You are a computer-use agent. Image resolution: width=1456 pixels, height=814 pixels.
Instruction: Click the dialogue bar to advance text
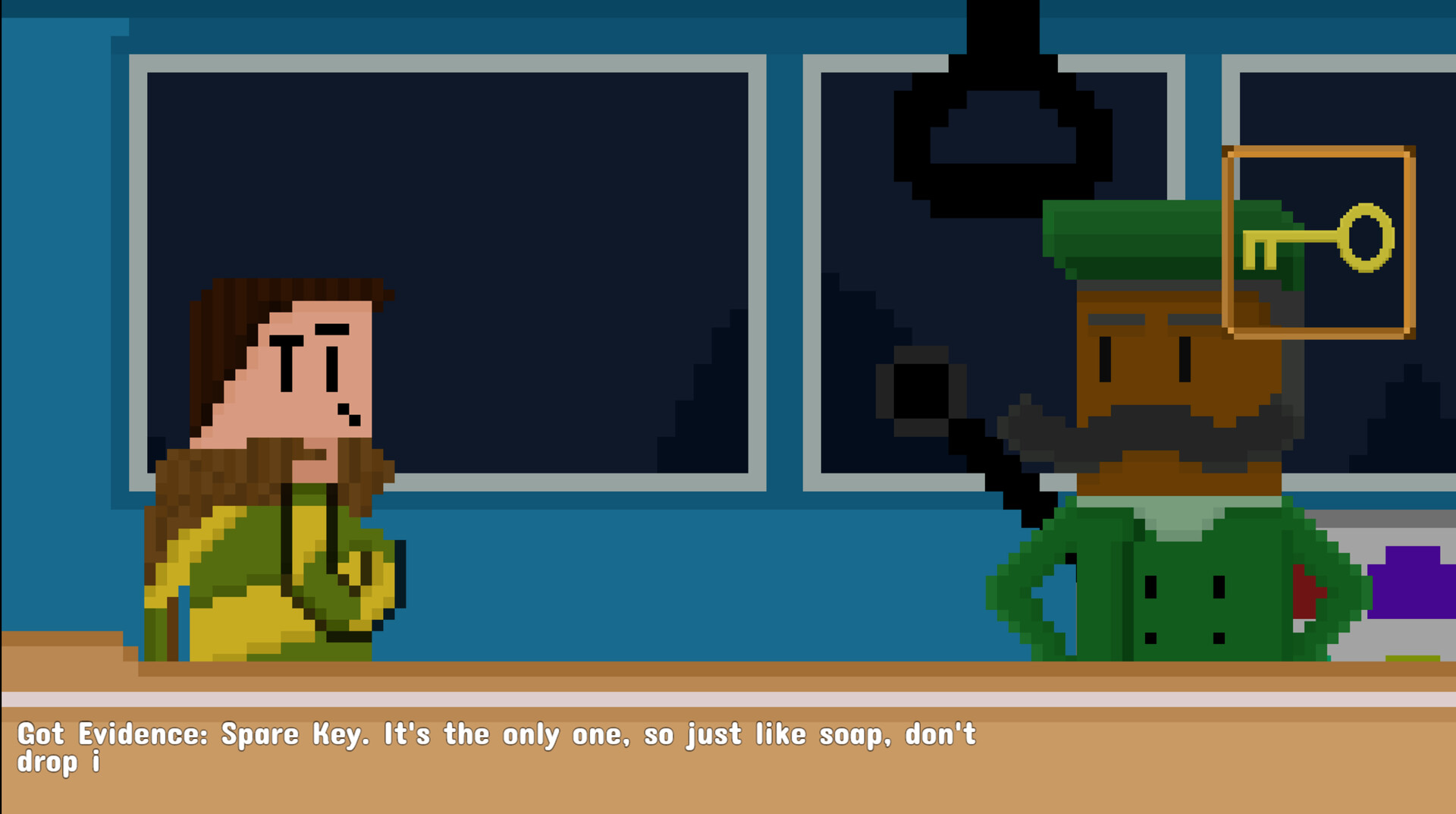click(x=728, y=759)
